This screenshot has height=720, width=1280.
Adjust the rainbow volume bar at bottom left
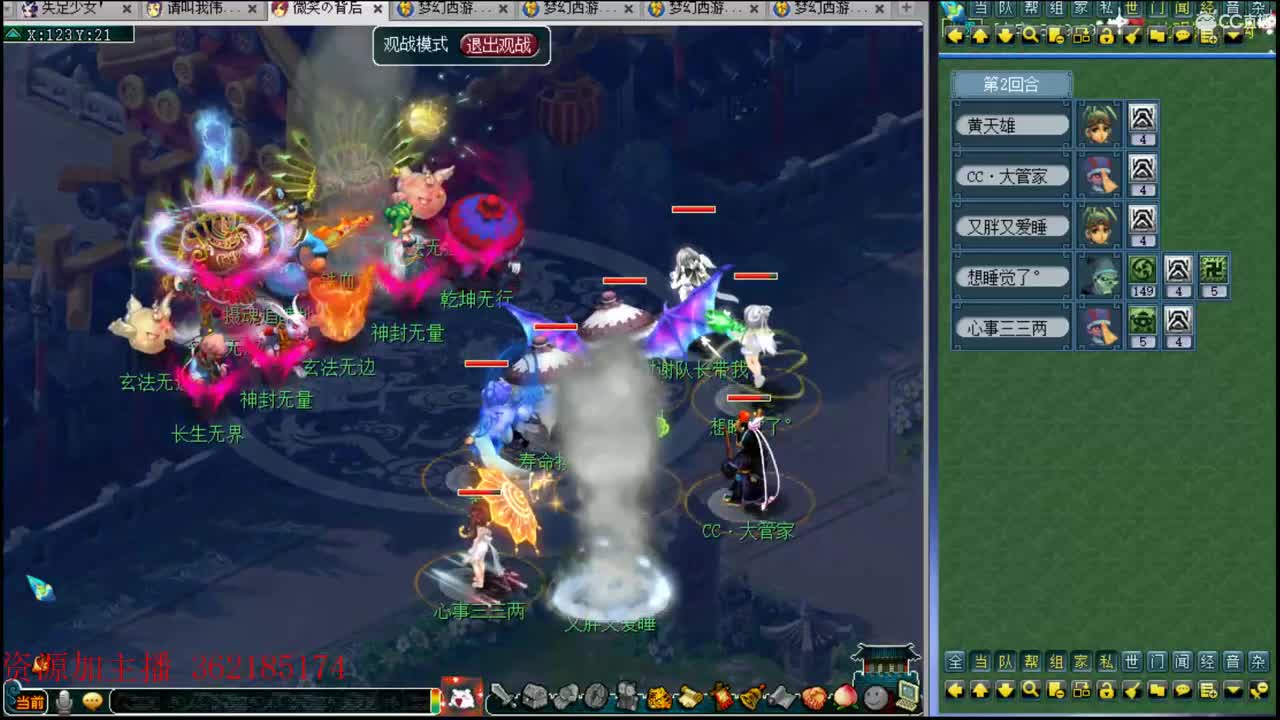click(x=437, y=701)
